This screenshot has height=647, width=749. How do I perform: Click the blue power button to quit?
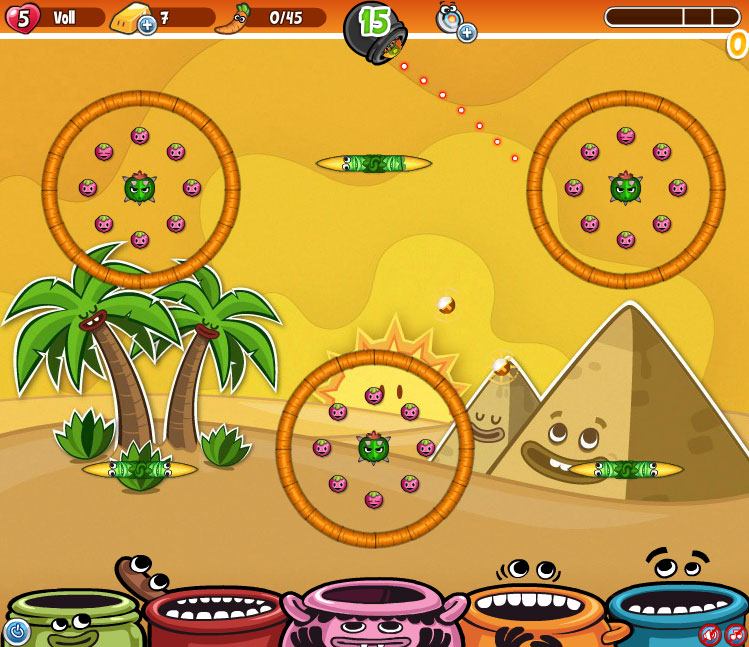coord(16,631)
